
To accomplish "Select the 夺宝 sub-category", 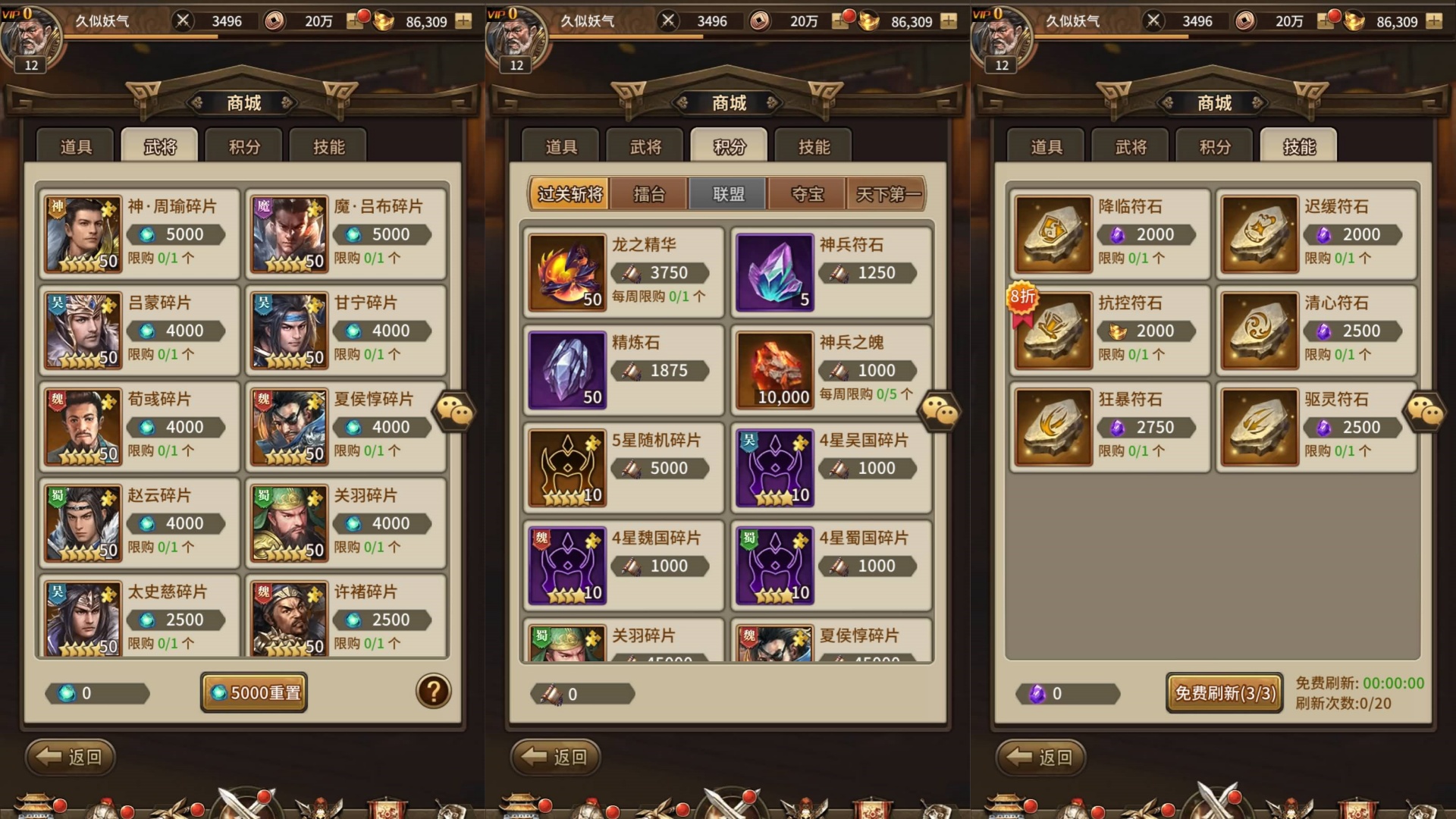I will (806, 194).
